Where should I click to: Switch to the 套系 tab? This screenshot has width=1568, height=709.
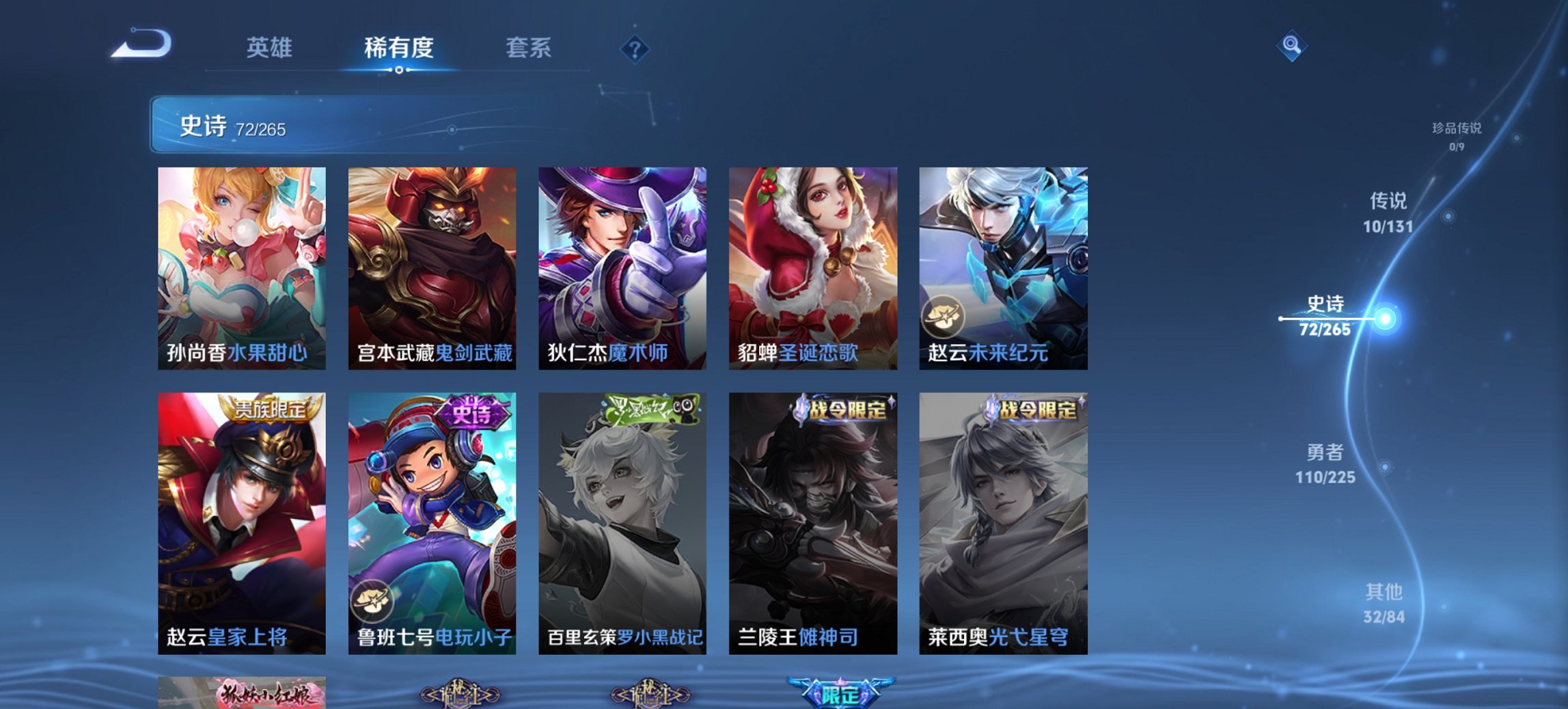pos(530,48)
